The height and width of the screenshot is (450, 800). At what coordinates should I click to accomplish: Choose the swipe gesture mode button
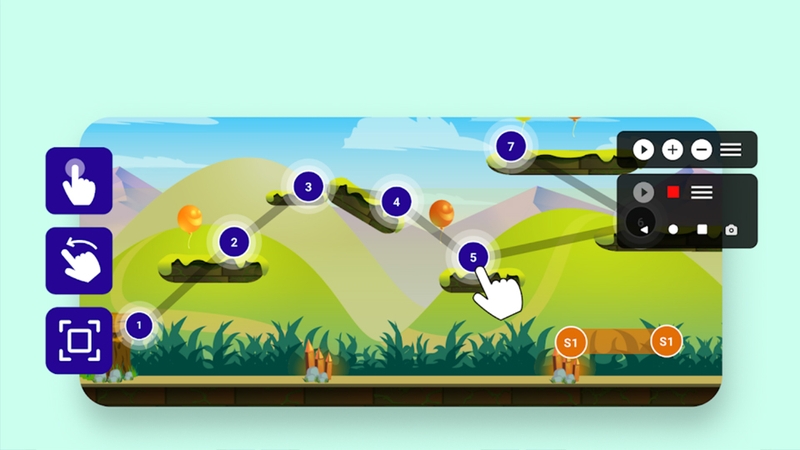[x=79, y=260]
